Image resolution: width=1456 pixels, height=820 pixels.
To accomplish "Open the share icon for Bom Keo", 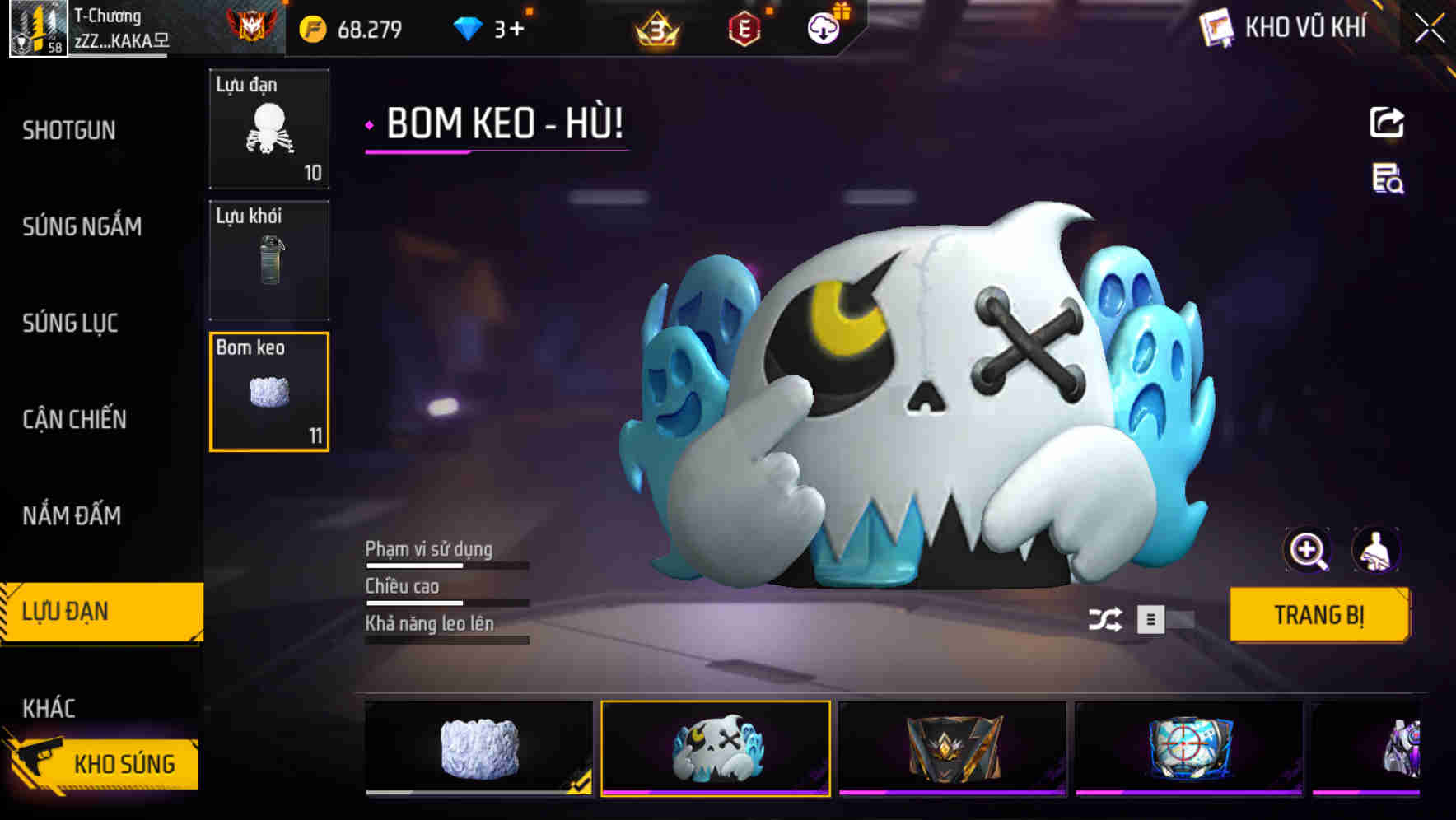I will pos(1387,122).
